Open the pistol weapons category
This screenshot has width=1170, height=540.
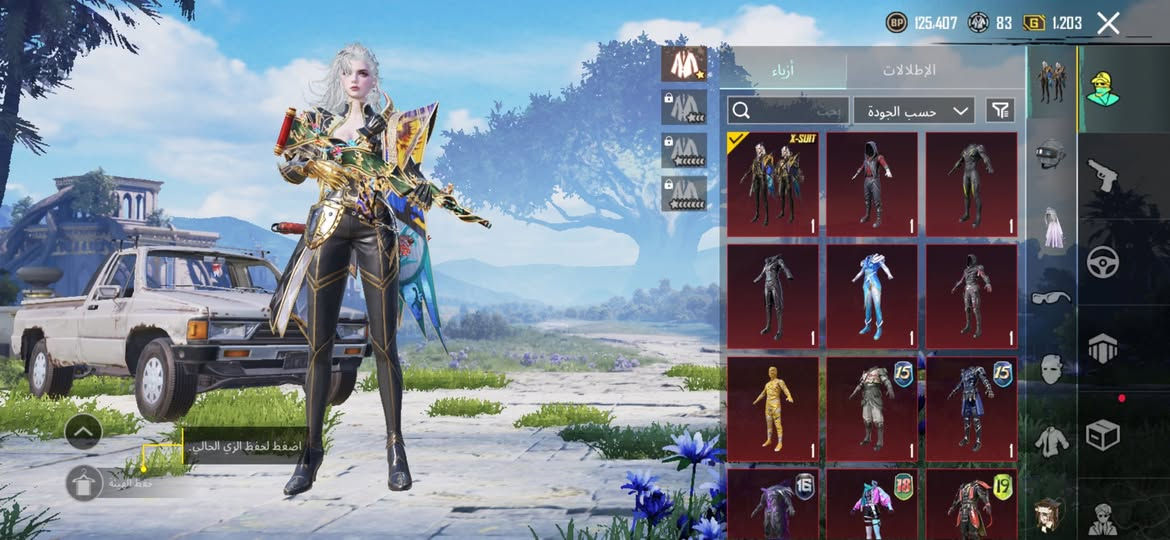tap(1102, 176)
